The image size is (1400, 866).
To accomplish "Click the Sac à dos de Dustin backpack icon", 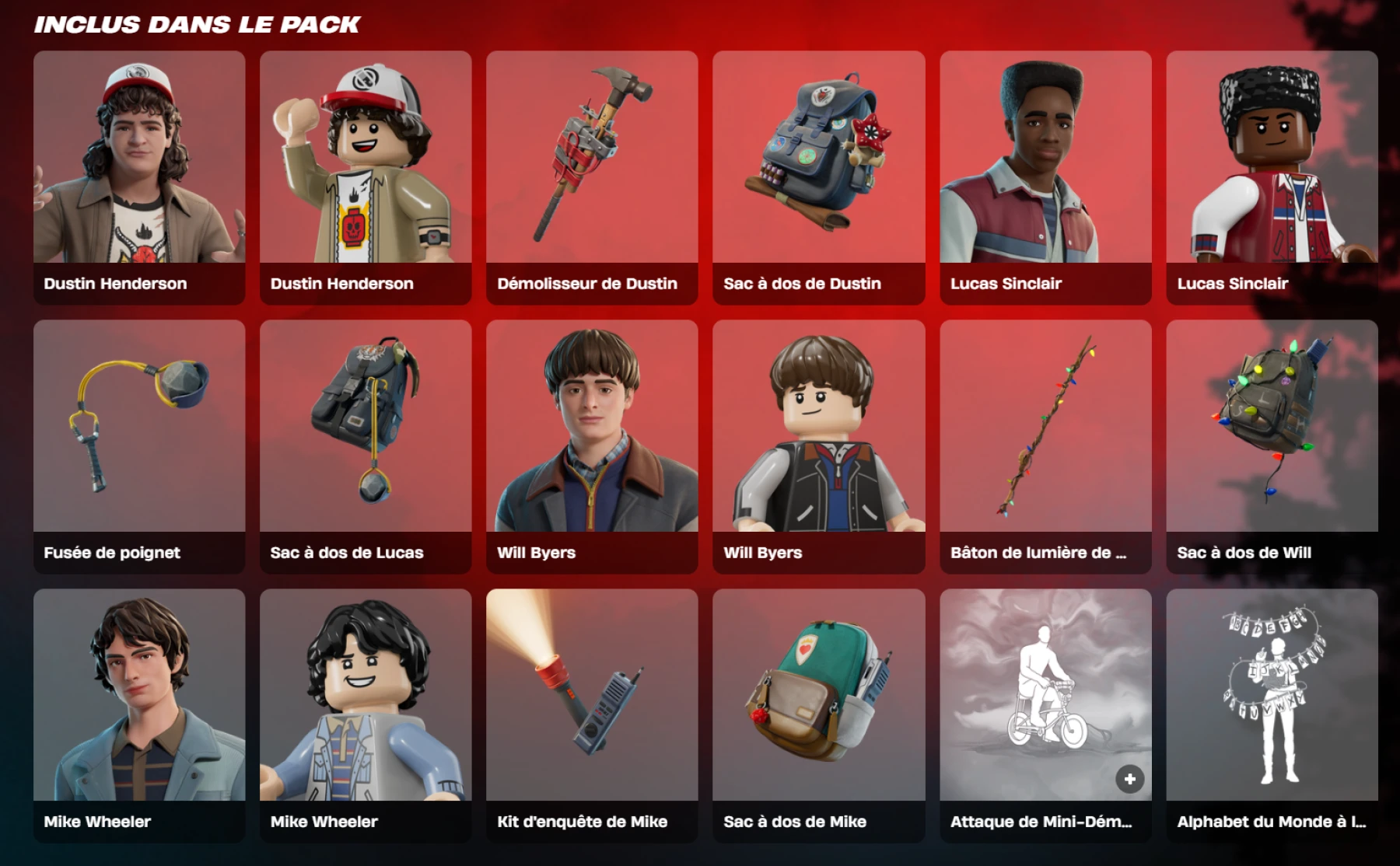I will [817, 155].
